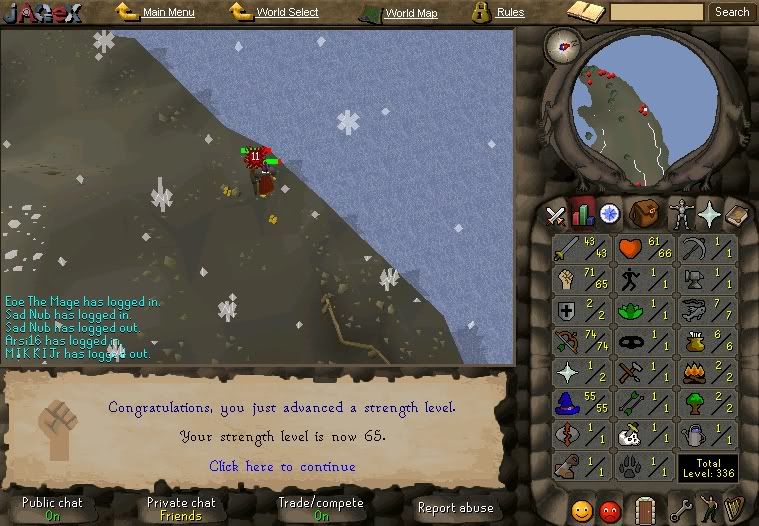Show the worn equipment tab
759x526 pixels.
[681, 214]
